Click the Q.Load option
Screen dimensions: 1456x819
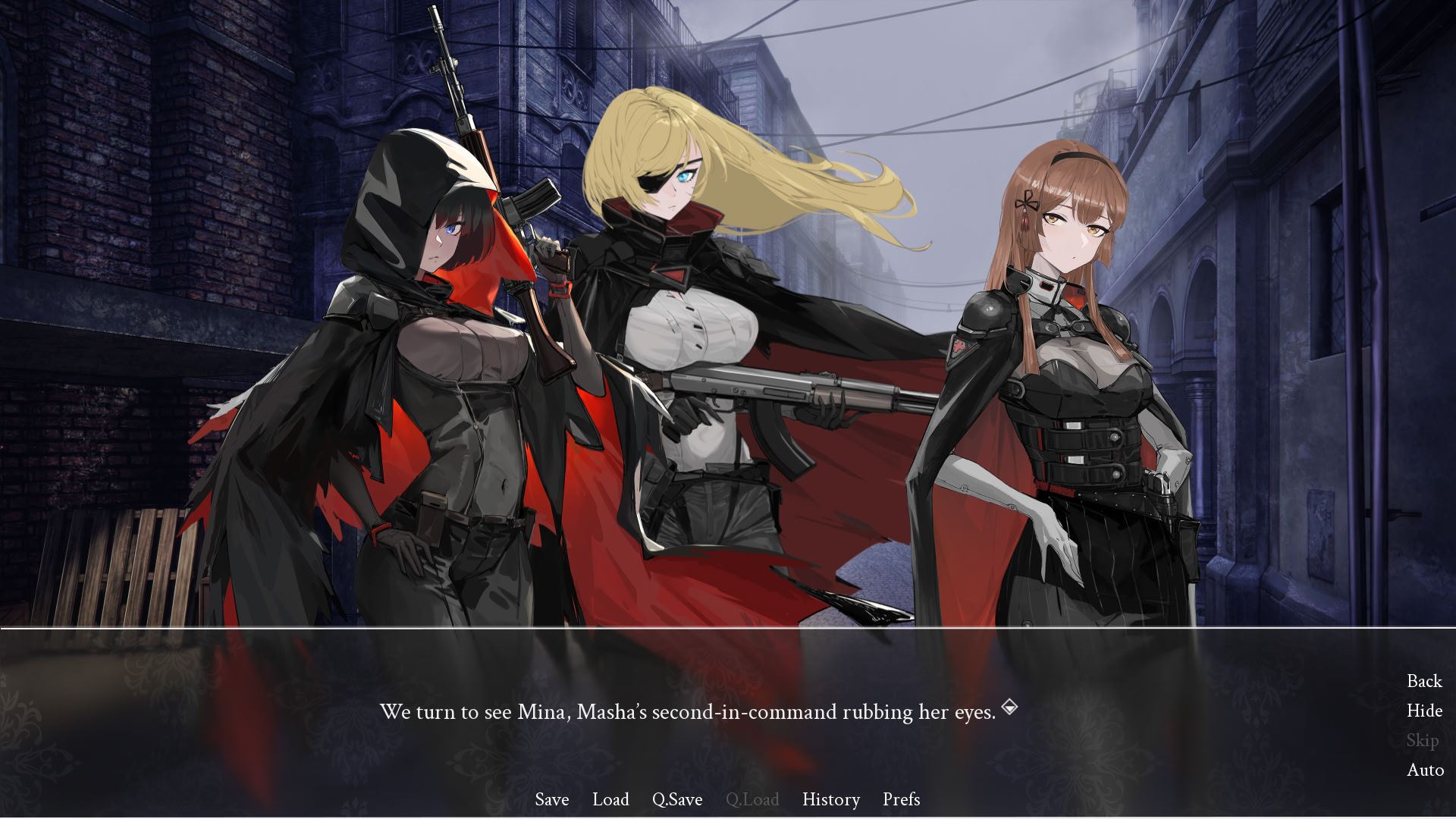click(x=753, y=799)
